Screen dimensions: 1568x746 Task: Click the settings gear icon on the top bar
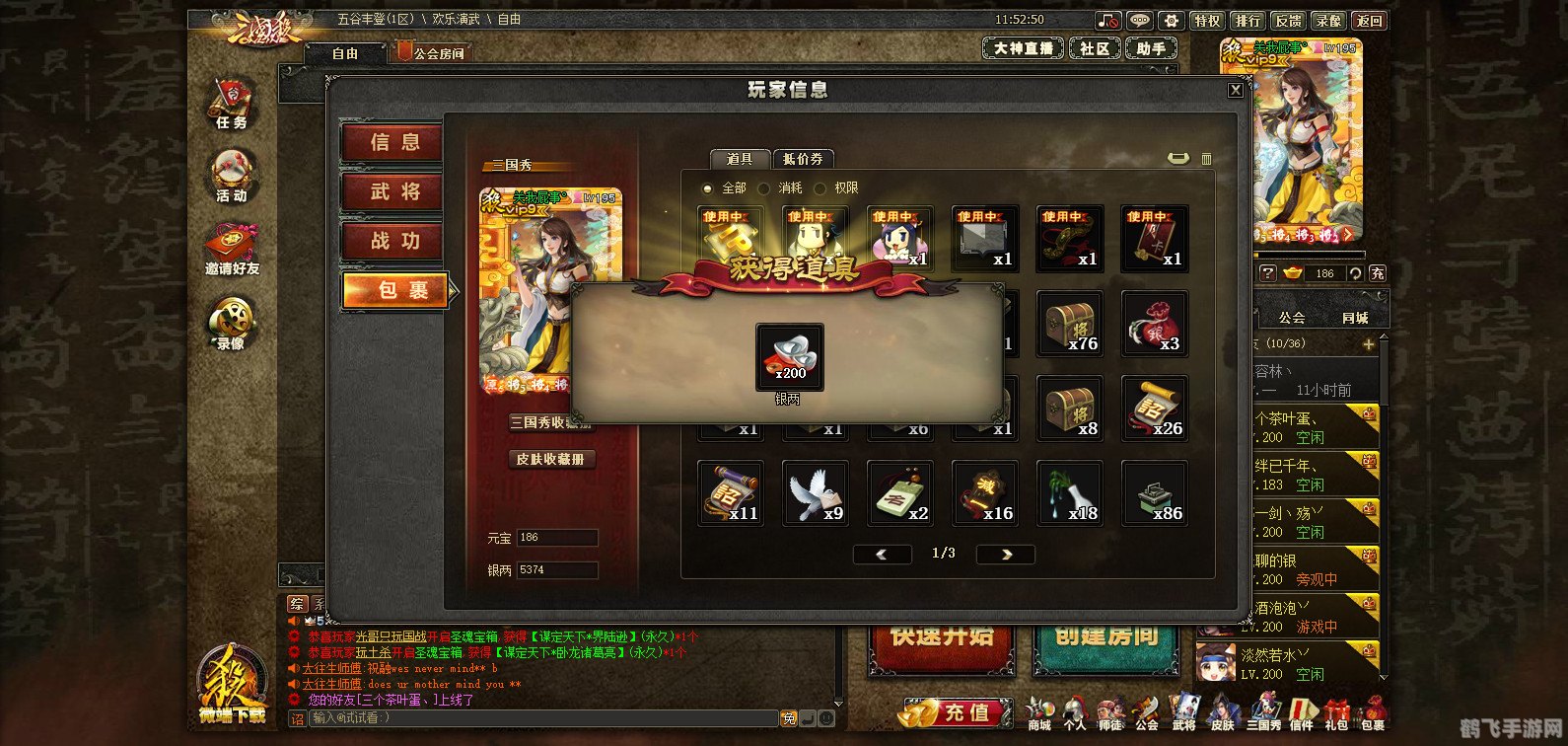1172,20
